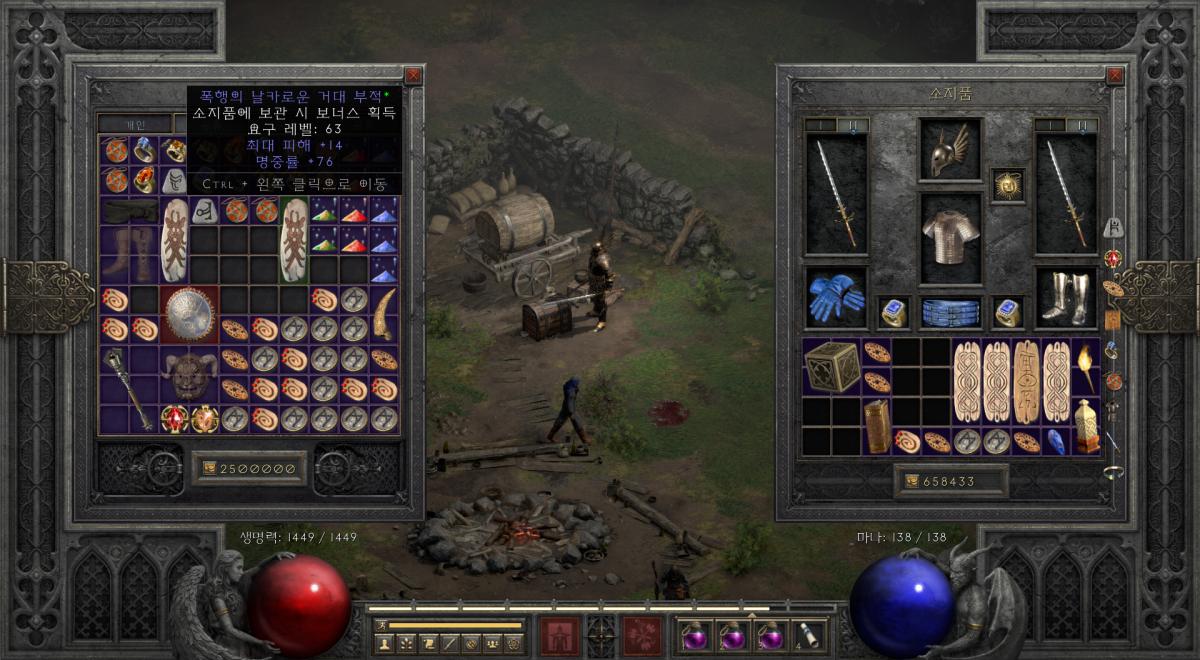Close the inventory panel
The width and height of the screenshot is (1200, 660).
[1115, 75]
